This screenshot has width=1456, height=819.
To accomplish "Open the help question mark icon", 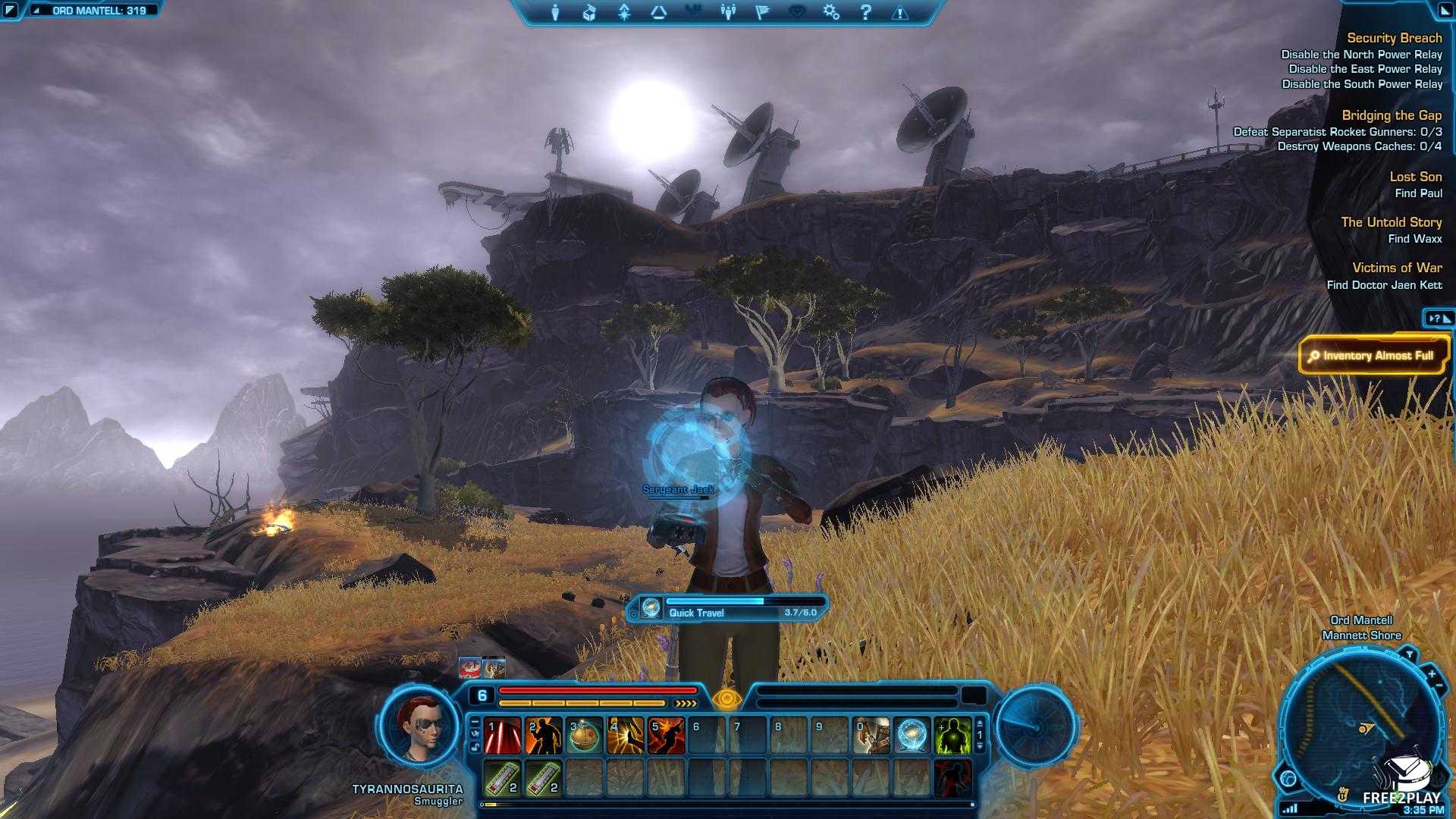I will [x=865, y=12].
